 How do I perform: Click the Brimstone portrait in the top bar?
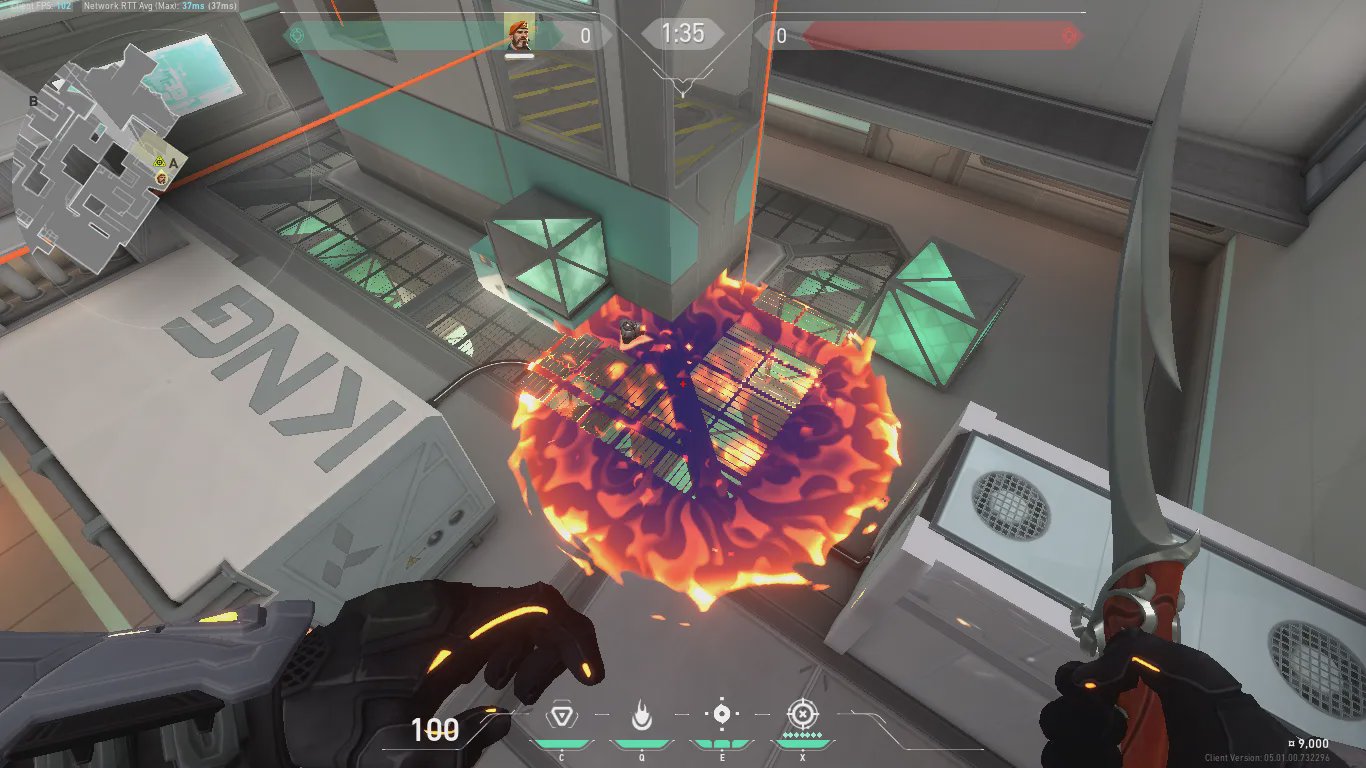(x=518, y=32)
